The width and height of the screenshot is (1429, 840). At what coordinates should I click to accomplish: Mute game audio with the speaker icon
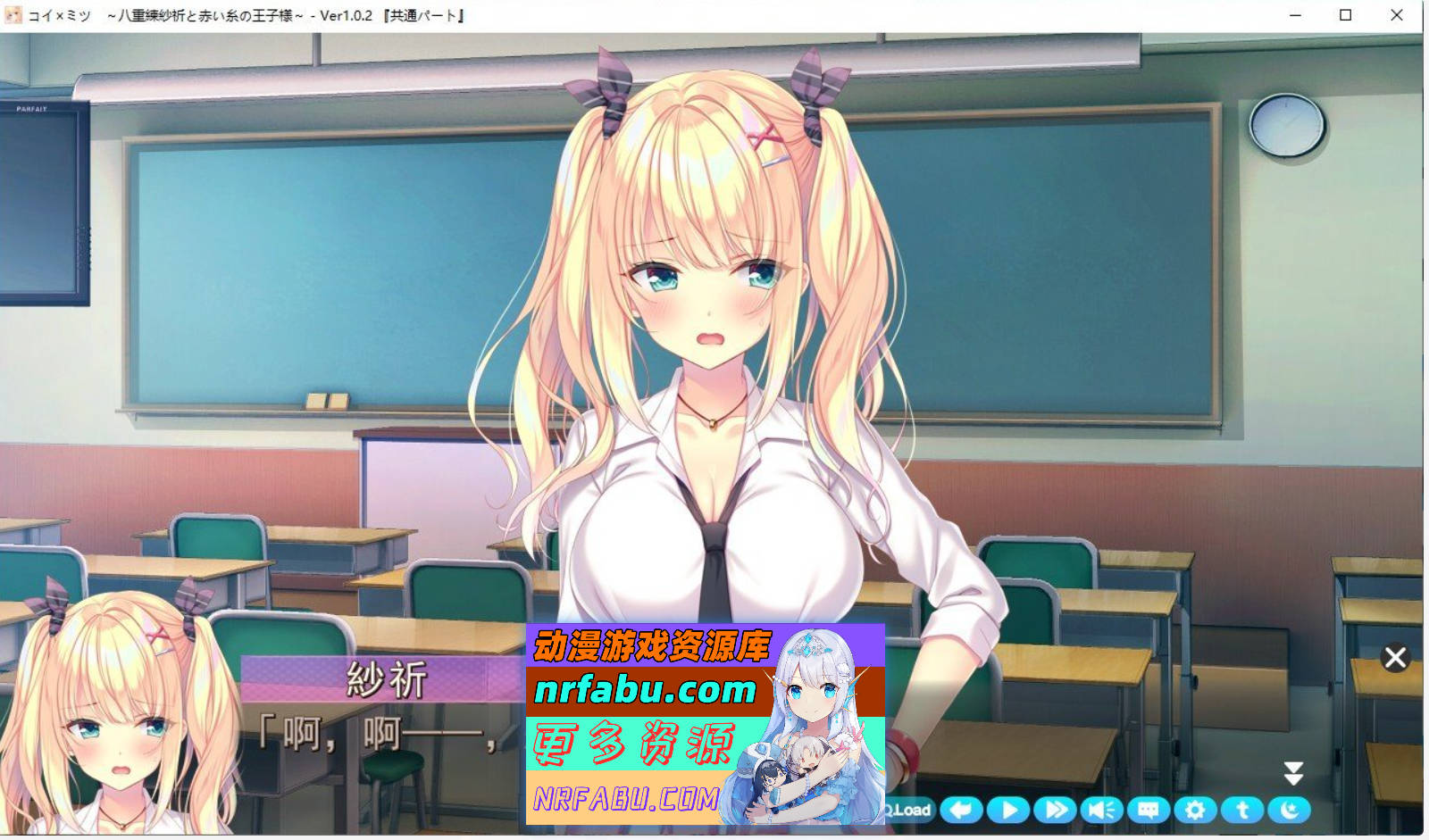(1100, 810)
